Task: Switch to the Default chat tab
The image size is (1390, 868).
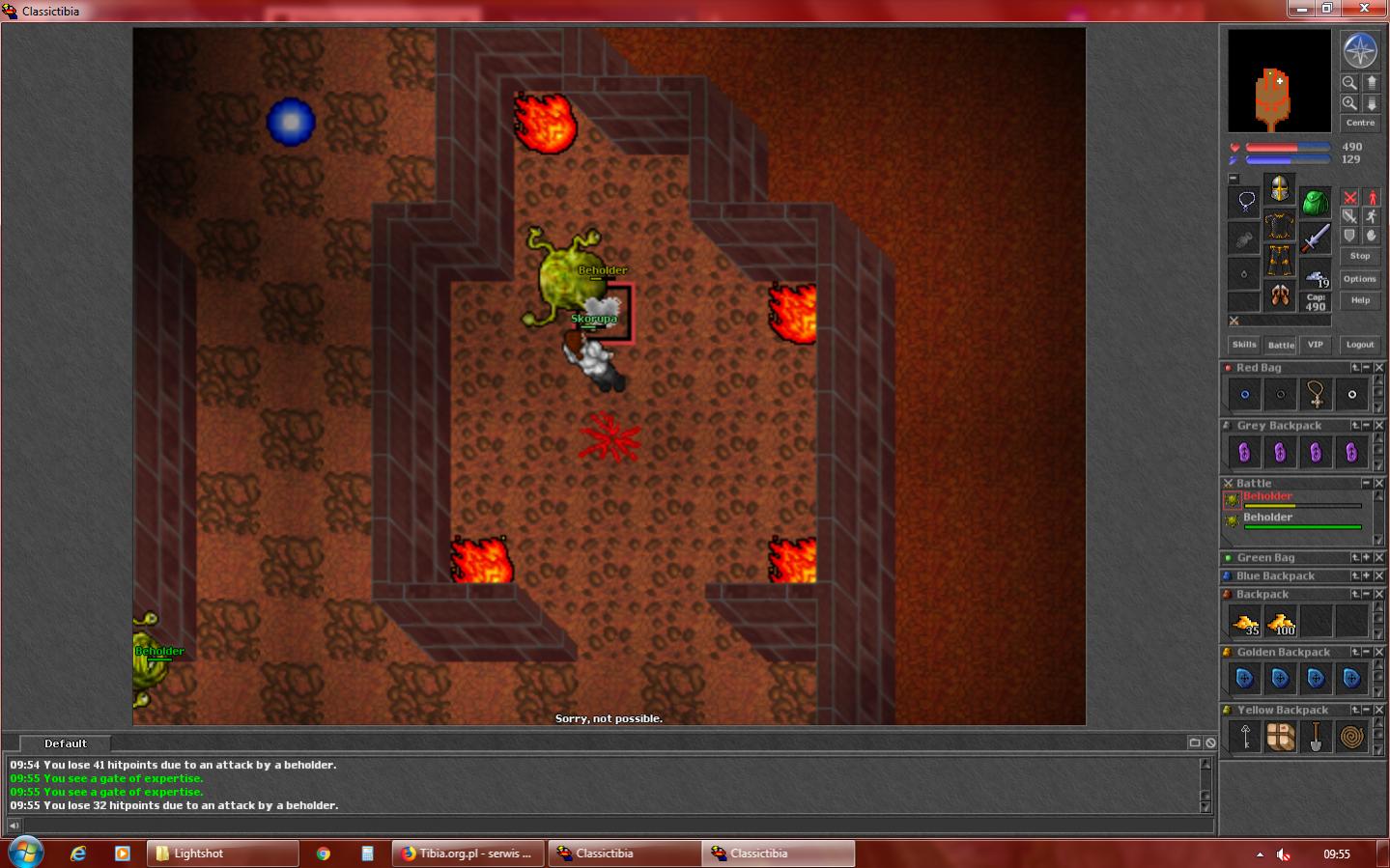Action: pyautogui.click(x=66, y=743)
